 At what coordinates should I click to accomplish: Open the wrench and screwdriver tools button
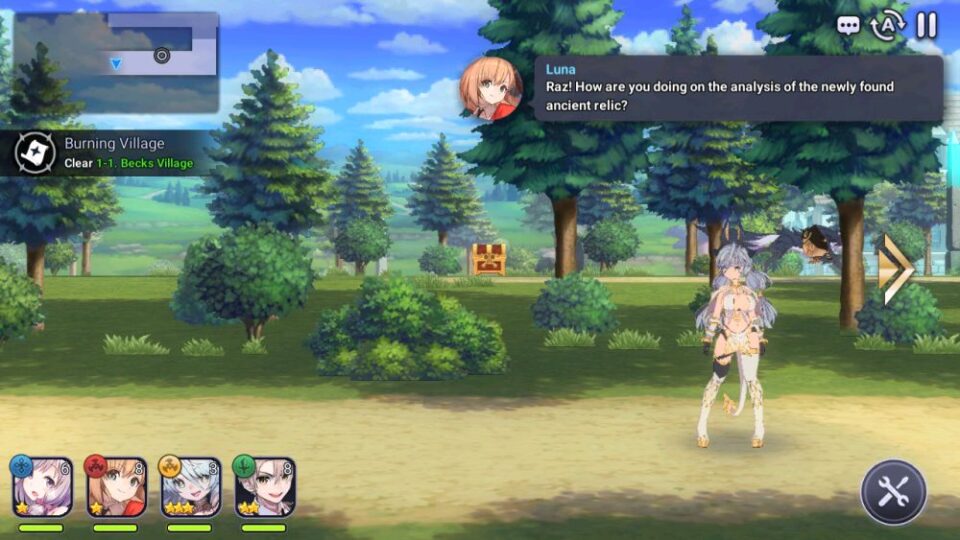tap(893, 492)
